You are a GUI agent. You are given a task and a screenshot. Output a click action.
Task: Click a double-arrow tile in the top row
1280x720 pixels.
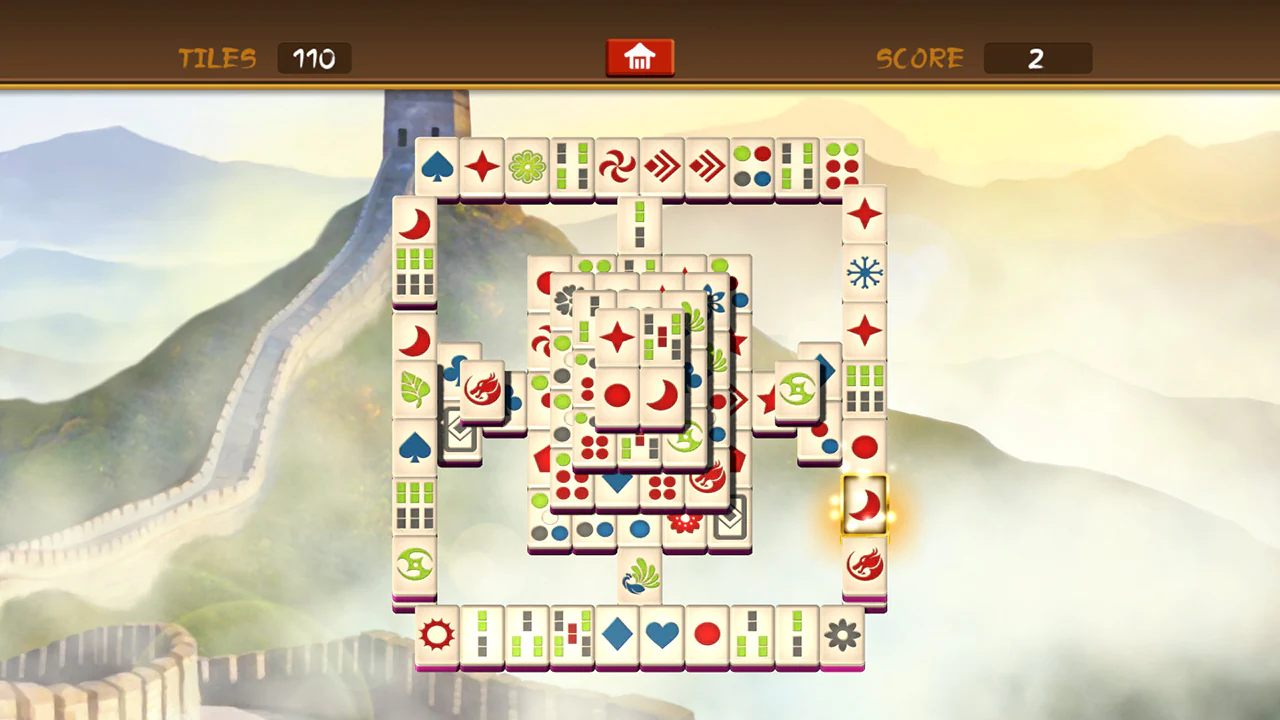point(662,166)
